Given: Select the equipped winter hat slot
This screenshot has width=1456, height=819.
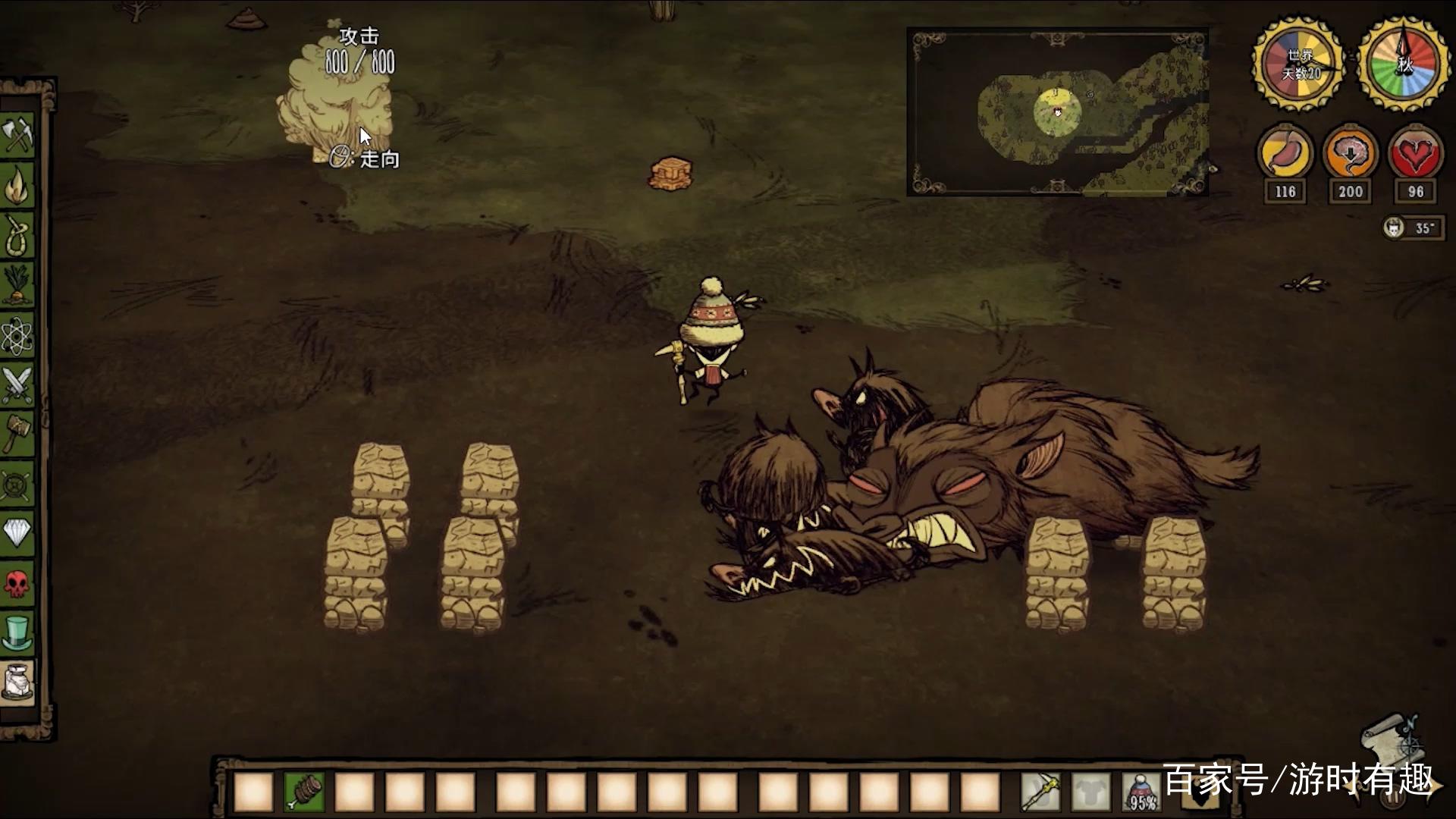Looking at the screenshot, I should coord(1141,792).
